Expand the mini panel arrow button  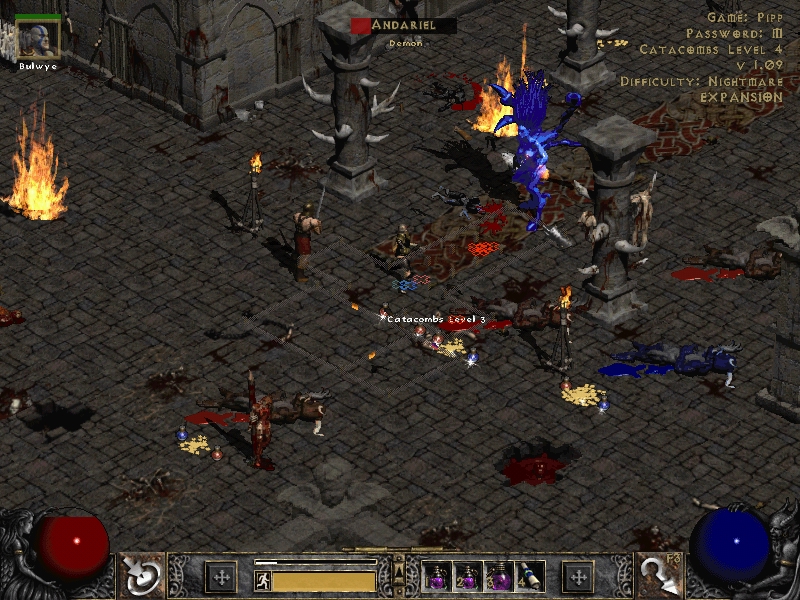point(399,570)
